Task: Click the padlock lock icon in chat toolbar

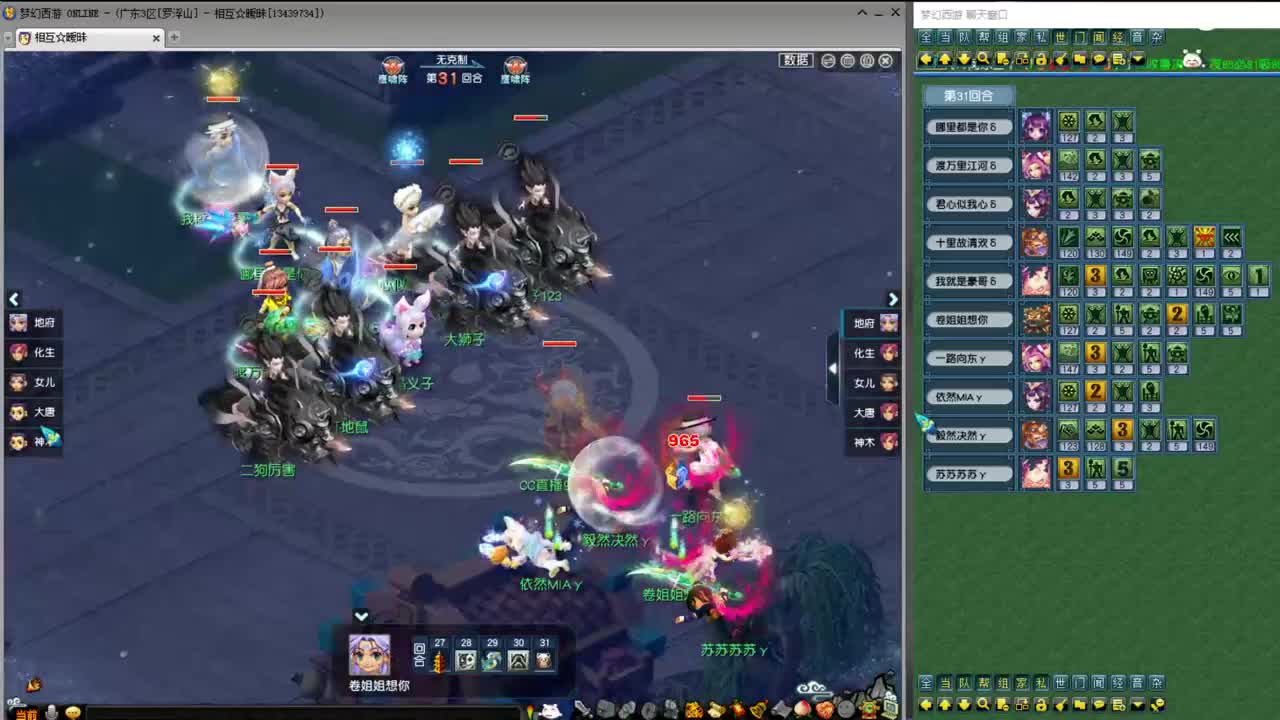Action: click(1042, 60)
